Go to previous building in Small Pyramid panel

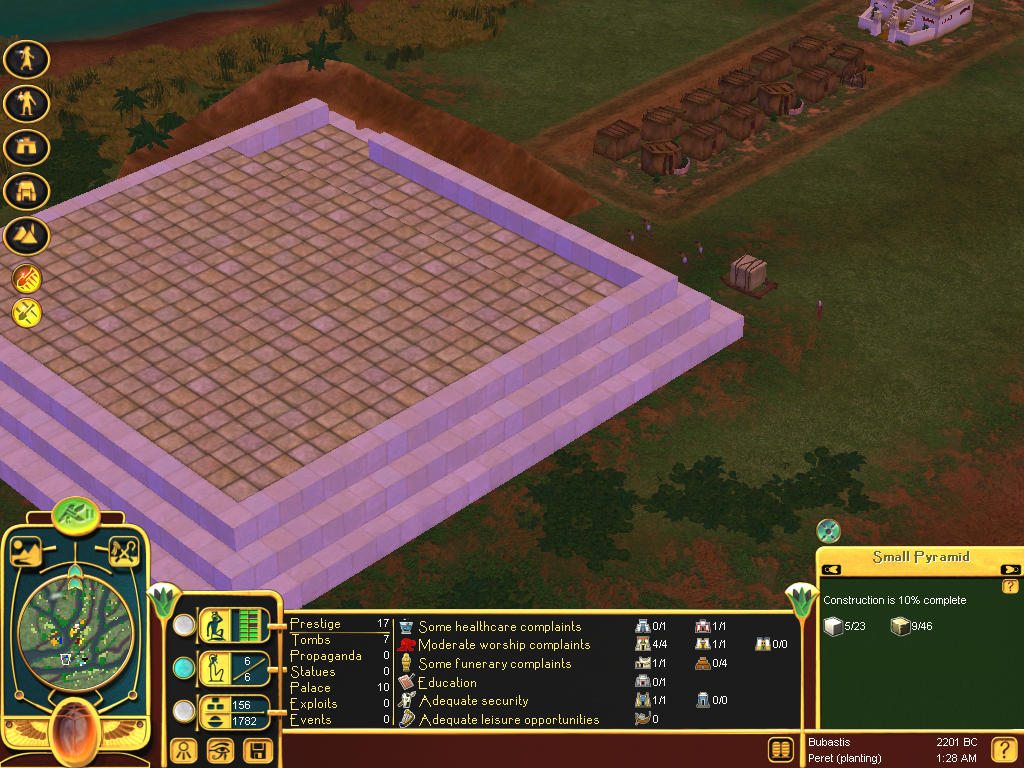[x=831, y=570]
